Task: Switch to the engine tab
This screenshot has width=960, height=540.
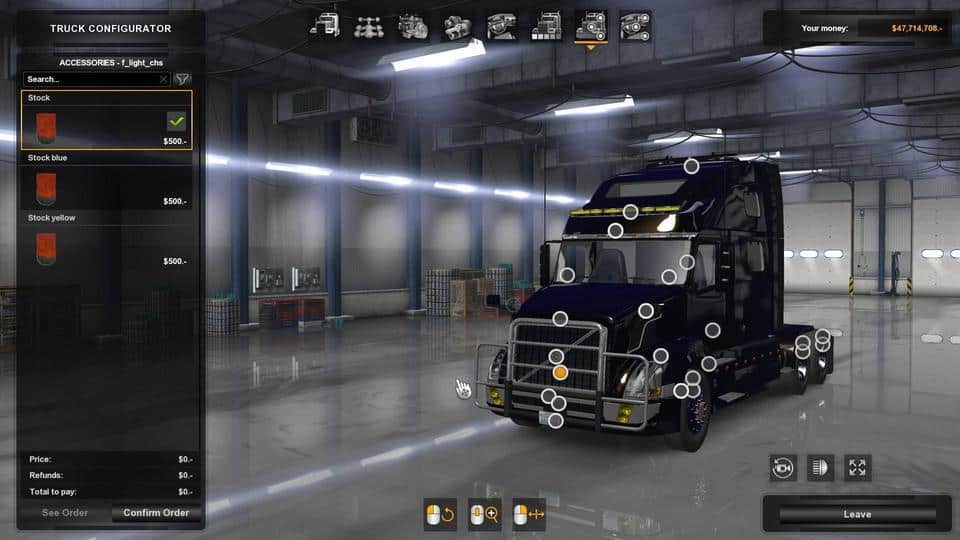Action: (413, 25)
